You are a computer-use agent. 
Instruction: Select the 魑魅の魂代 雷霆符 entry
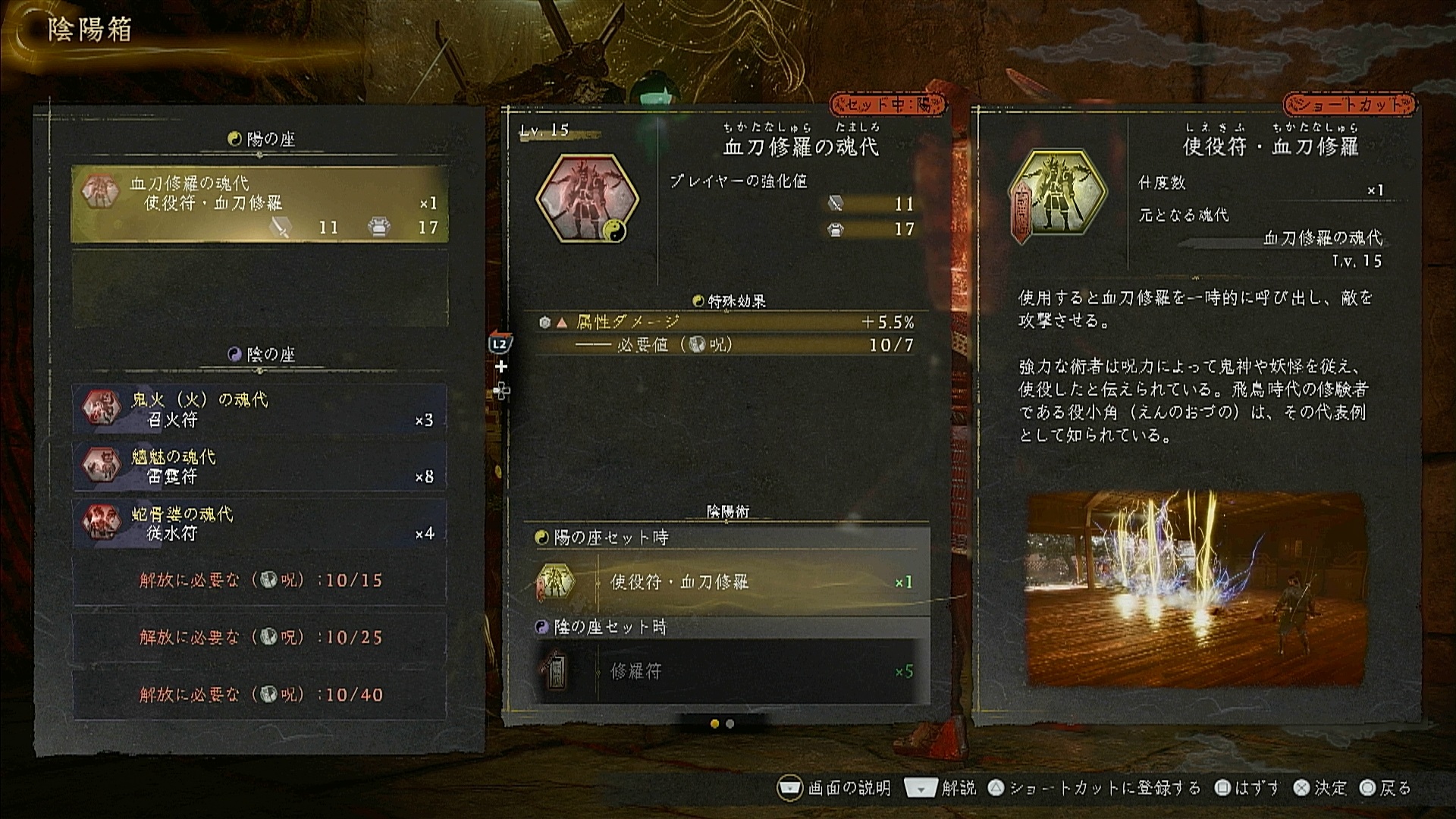[x=259, y=466]
